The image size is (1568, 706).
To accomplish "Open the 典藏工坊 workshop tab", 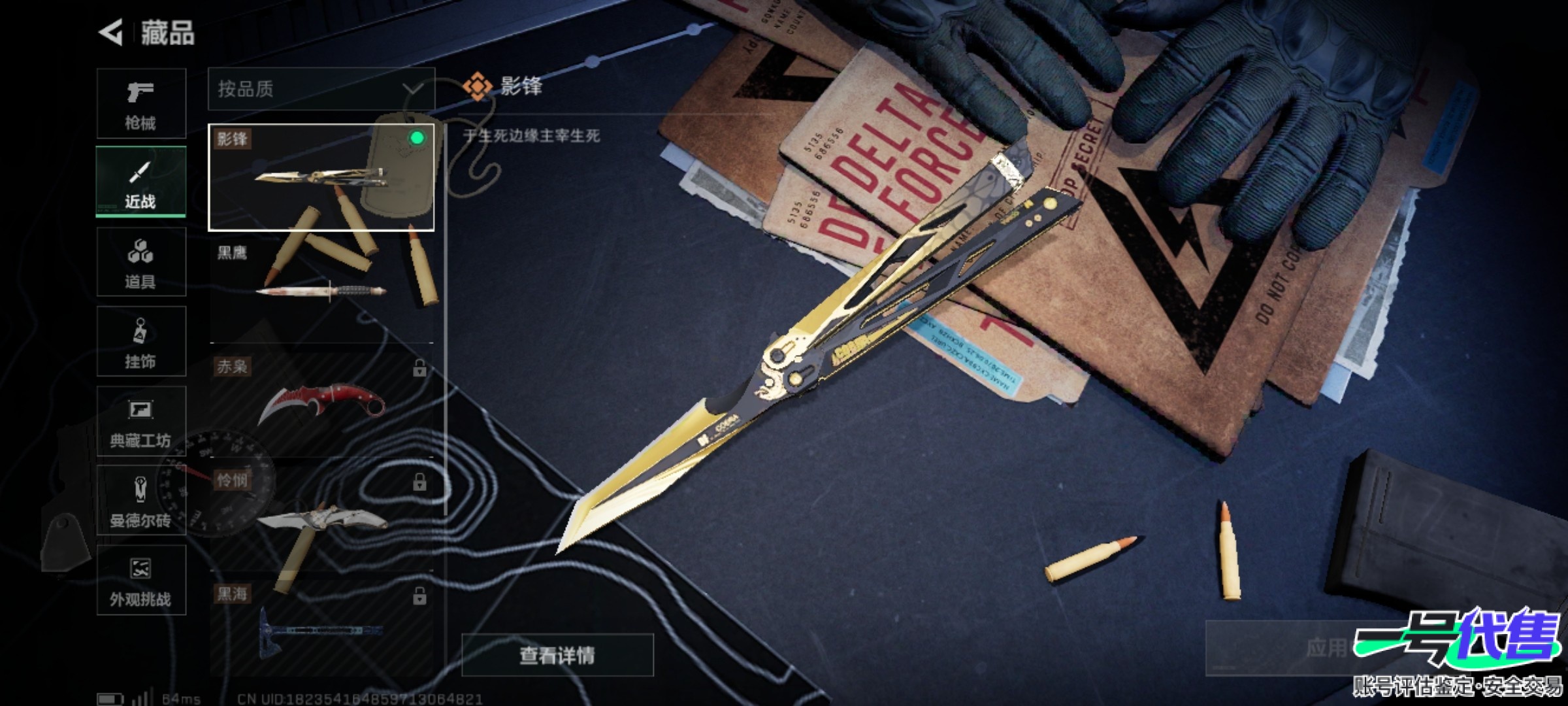I will (x=141, y=422).
